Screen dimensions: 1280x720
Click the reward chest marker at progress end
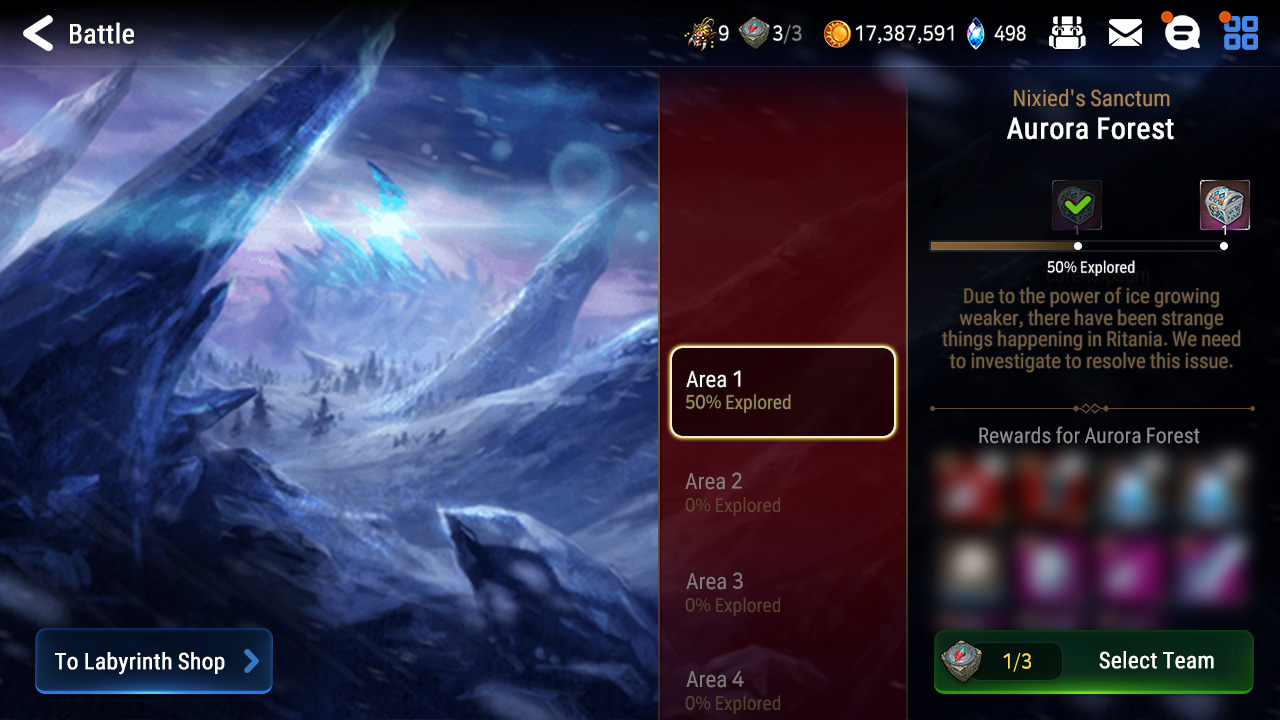tap(1224, 244)
